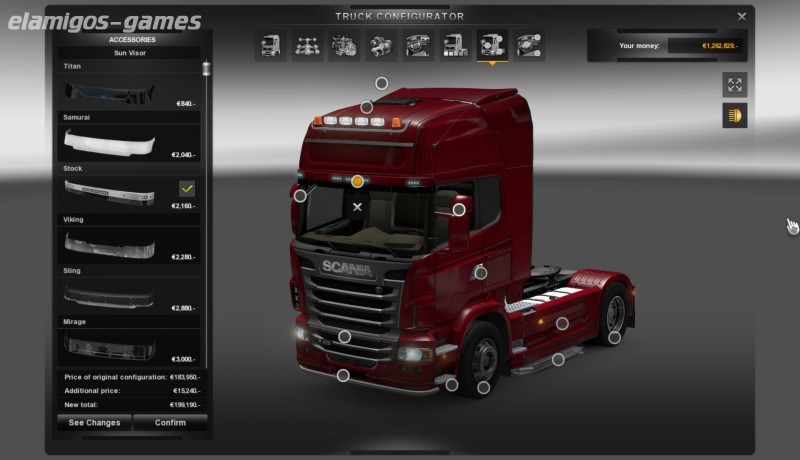Click the fullscreen view arrows icon
800x460 pixels.
pyautogui.click(x=735, y=85)
